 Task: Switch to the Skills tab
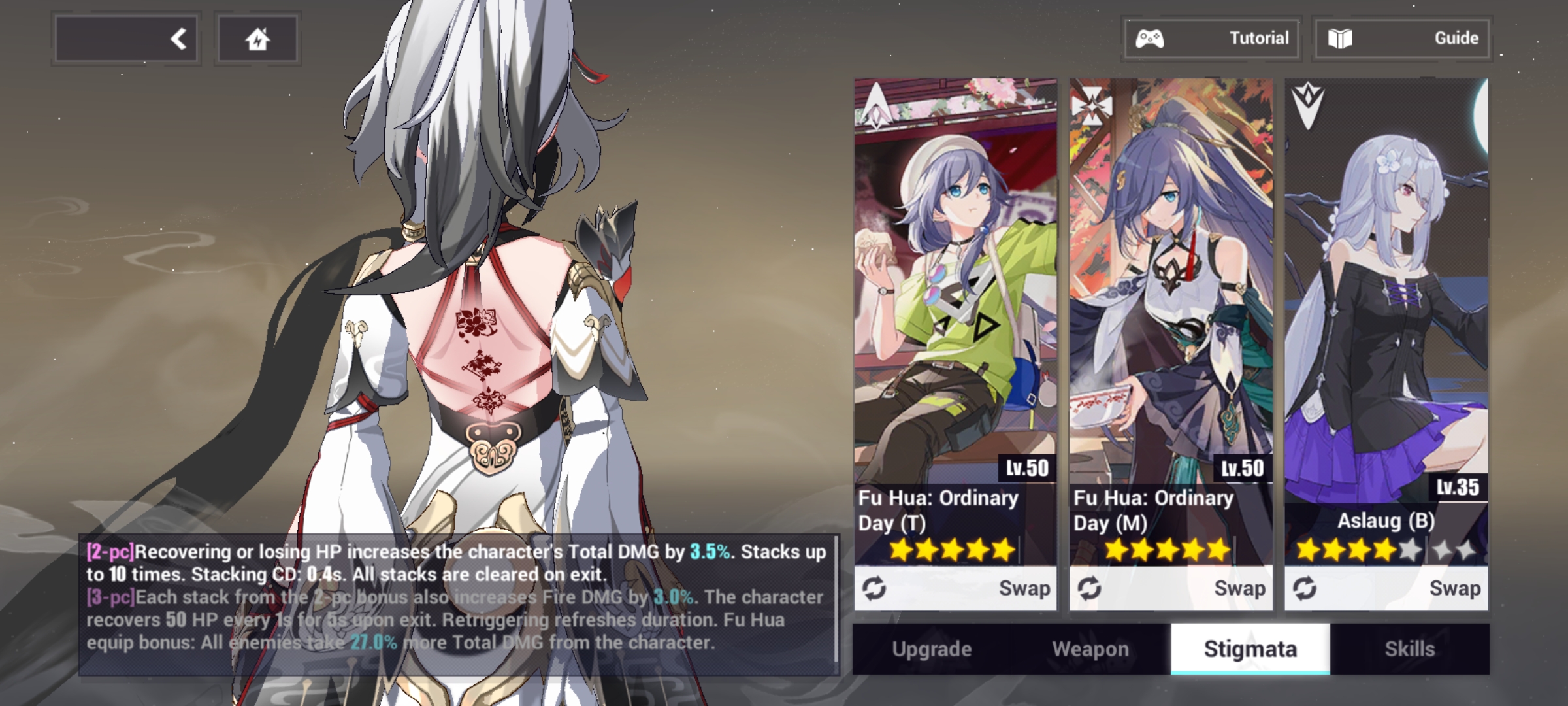1409,649
